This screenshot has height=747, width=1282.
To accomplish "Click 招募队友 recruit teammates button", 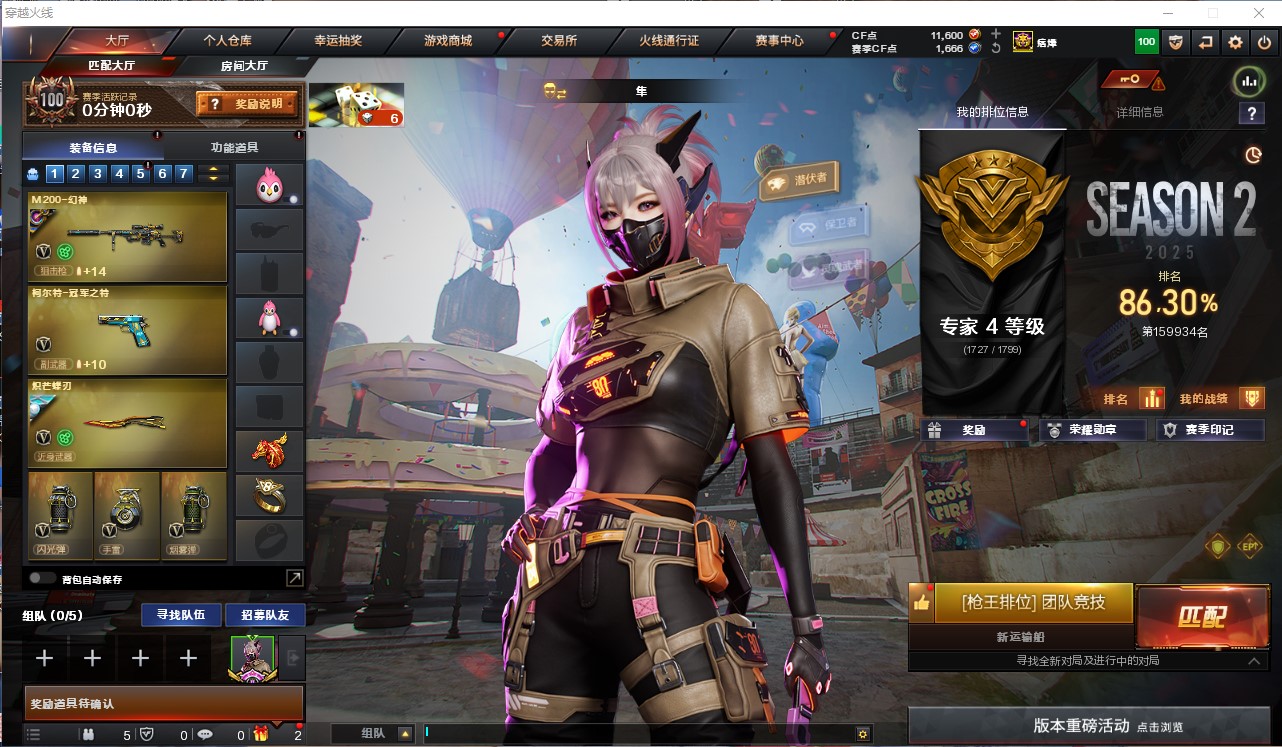I will pyautogui.click(x=265, y=614).
